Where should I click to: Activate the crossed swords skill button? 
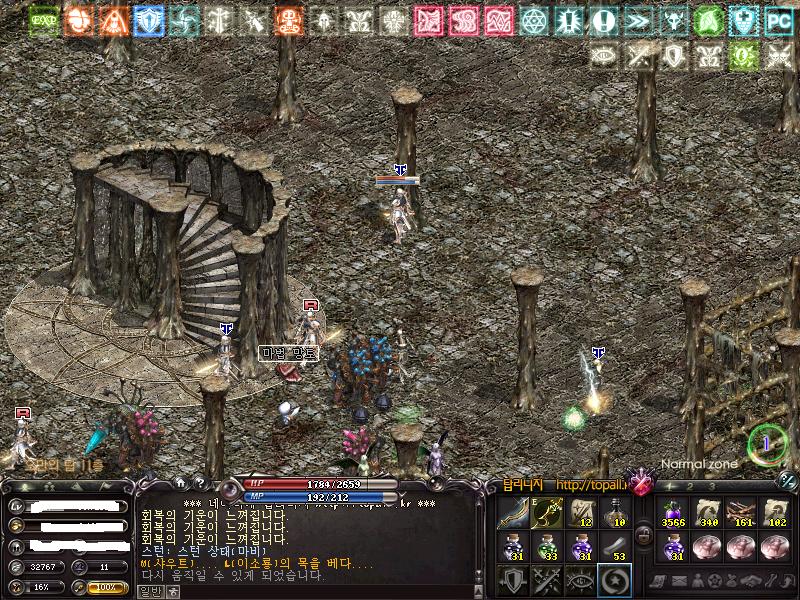pos(548,580)
